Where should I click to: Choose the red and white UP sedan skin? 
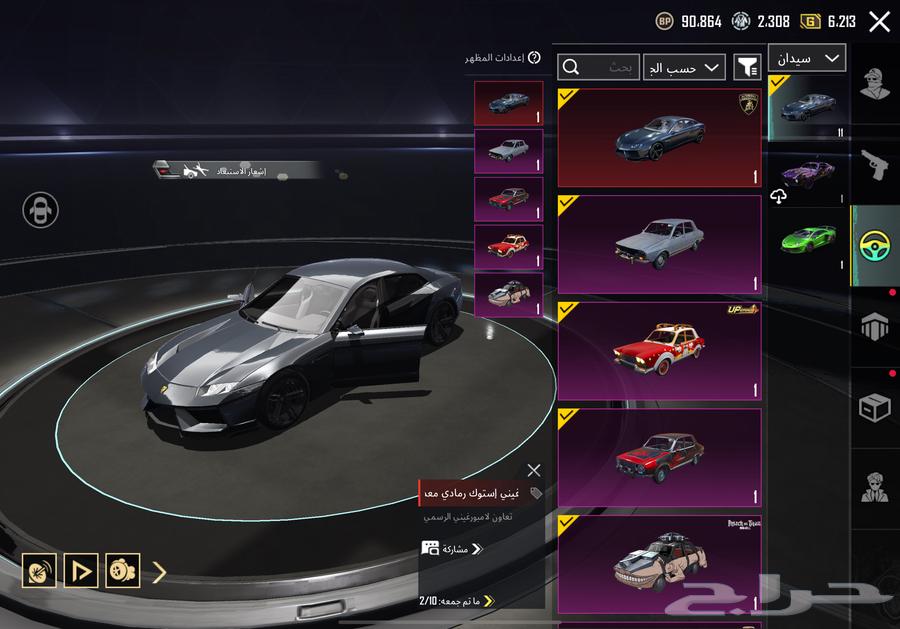tap(659, 351)
